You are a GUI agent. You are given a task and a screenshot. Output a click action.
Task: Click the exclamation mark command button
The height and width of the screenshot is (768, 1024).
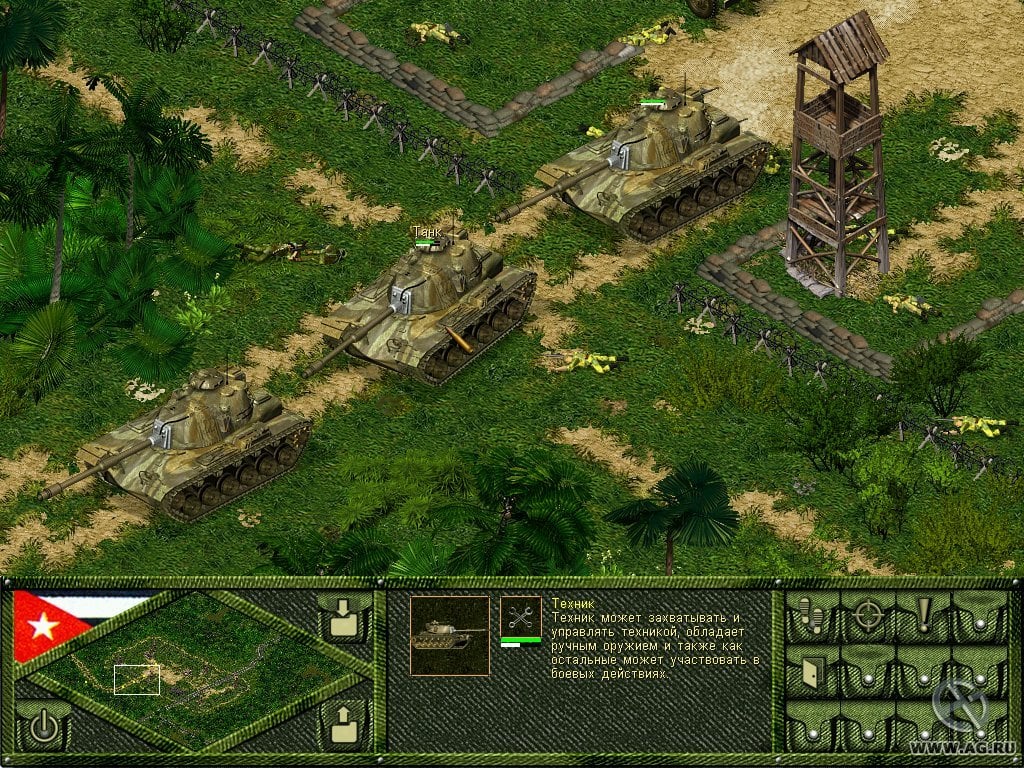[x=922, y=615]
